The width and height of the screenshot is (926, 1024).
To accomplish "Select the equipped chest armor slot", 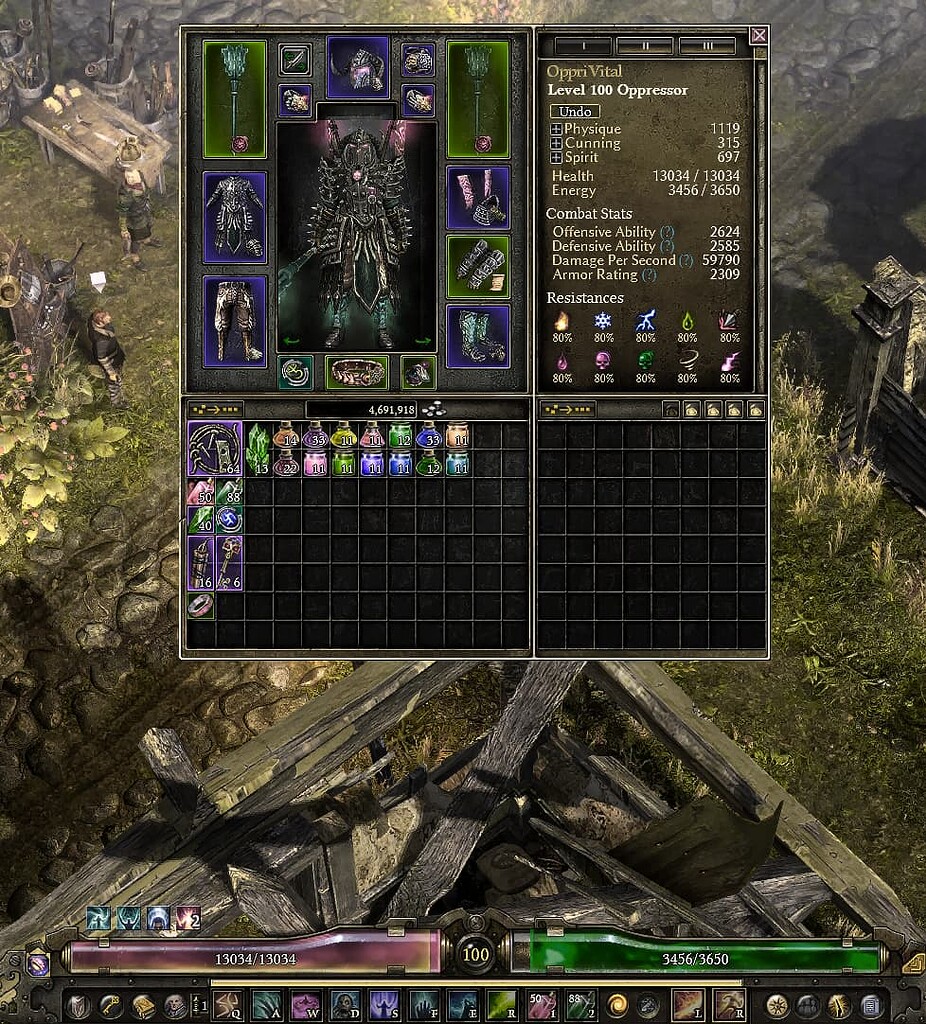I will click(235, 217).
